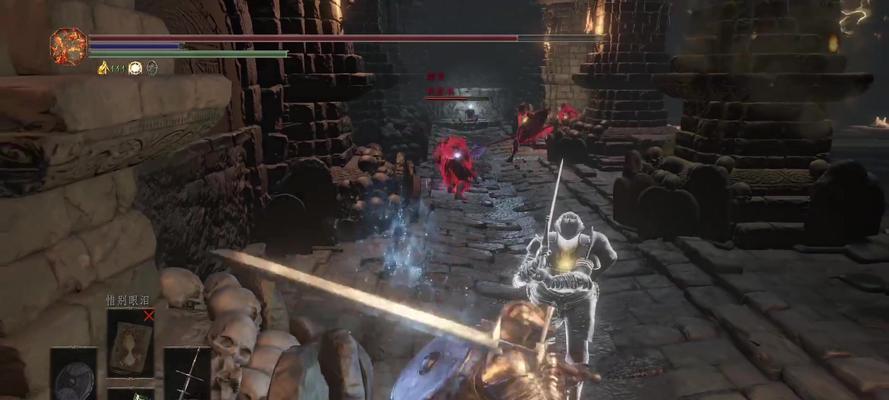This screenshot has width=889, height=400.
Task: Click the white ring status effect icon
Action: (134, 68)
